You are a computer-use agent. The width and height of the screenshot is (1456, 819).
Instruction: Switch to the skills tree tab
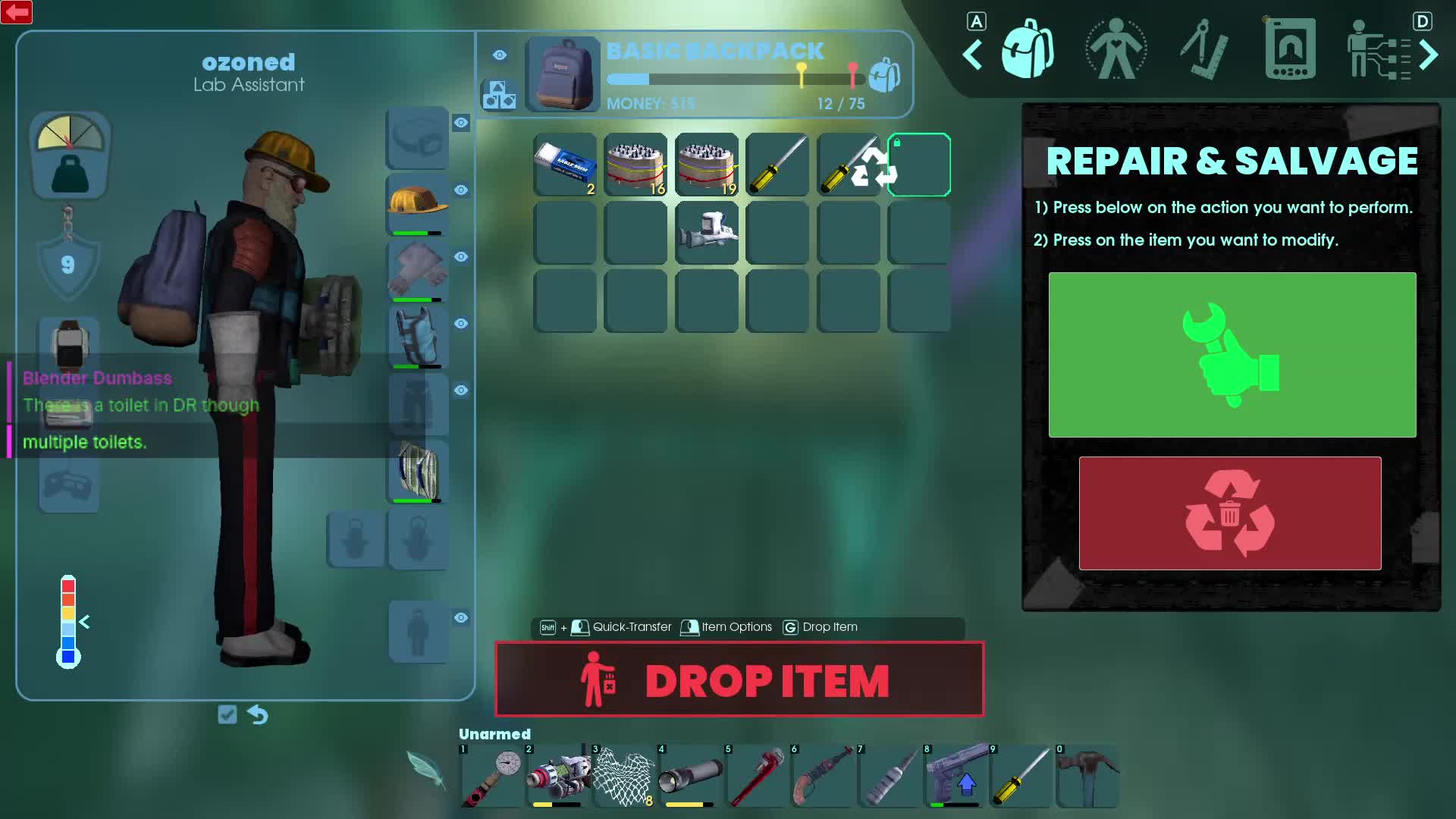tap(1376, 50)
